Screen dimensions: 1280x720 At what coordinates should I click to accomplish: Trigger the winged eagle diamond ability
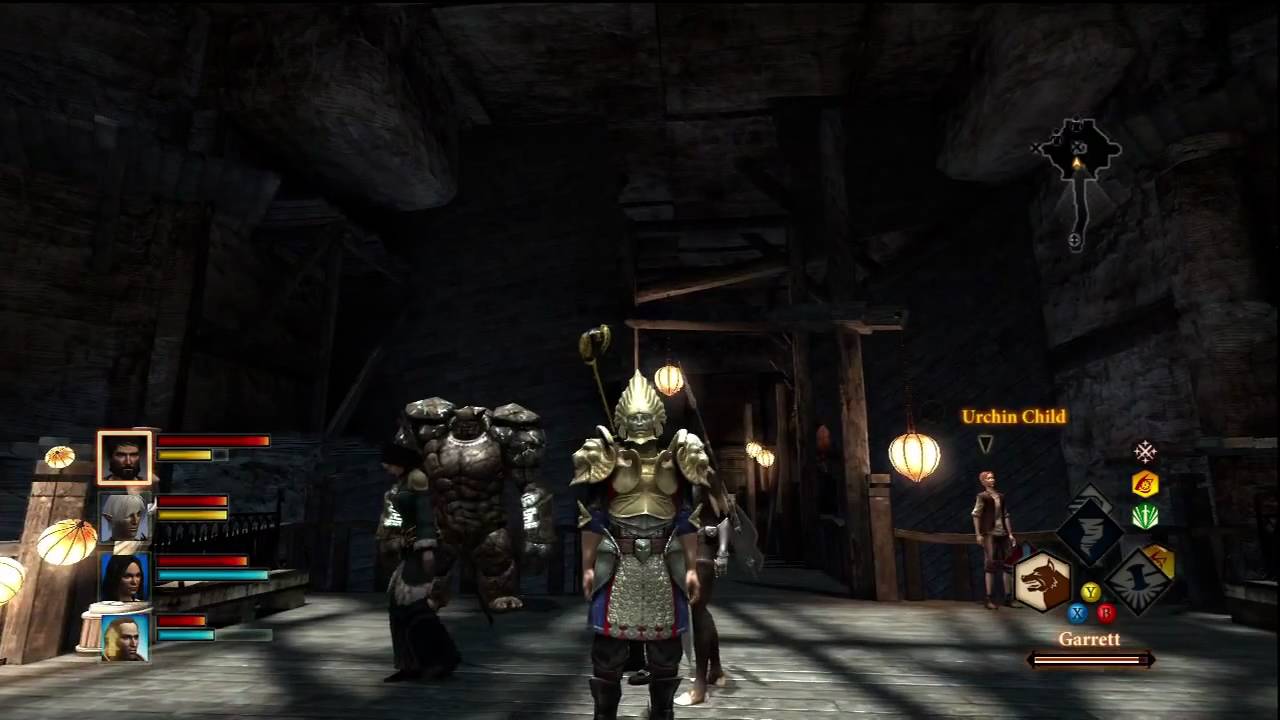[1139, 582]
